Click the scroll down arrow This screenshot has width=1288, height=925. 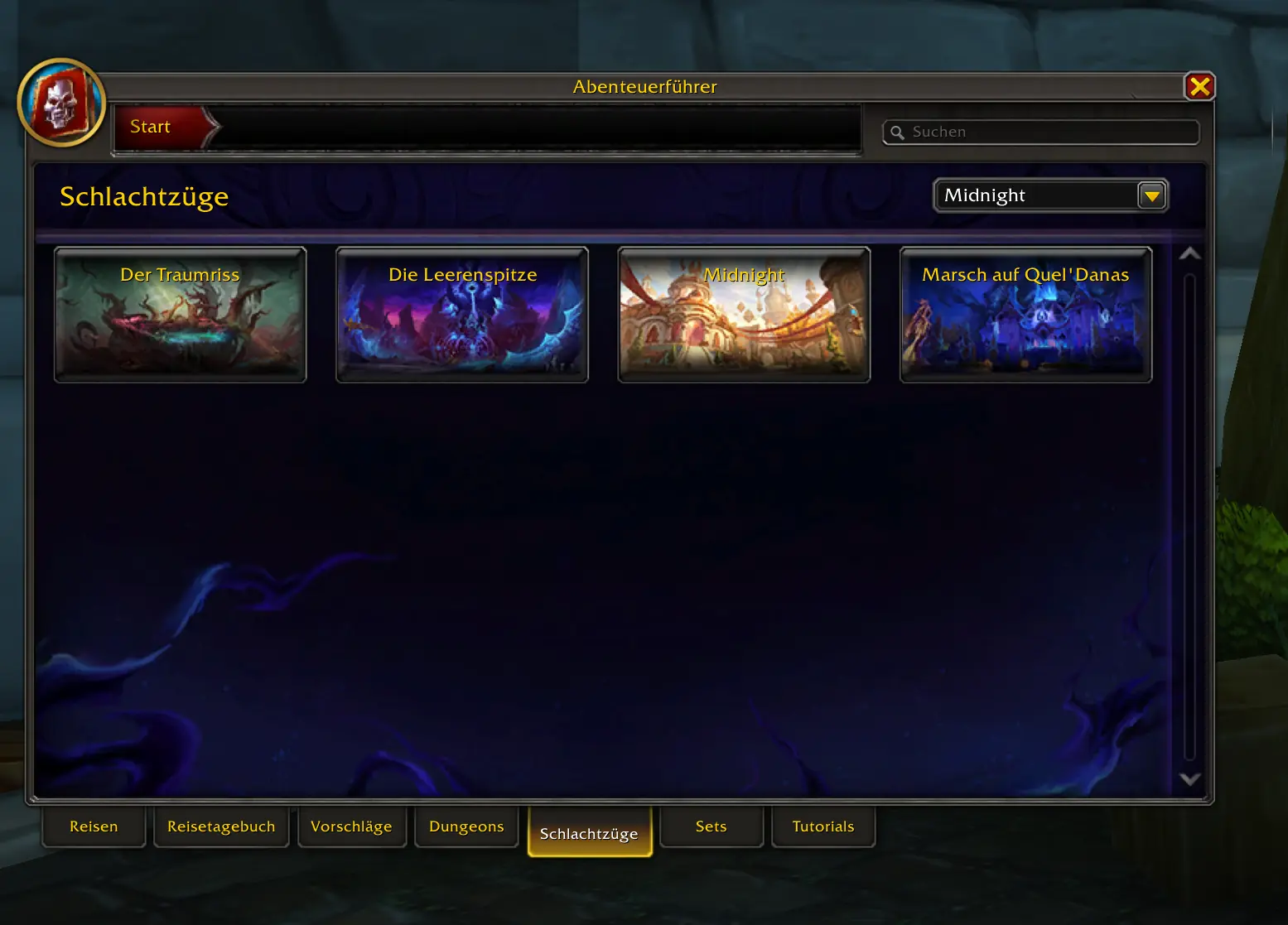point(1189,778)
